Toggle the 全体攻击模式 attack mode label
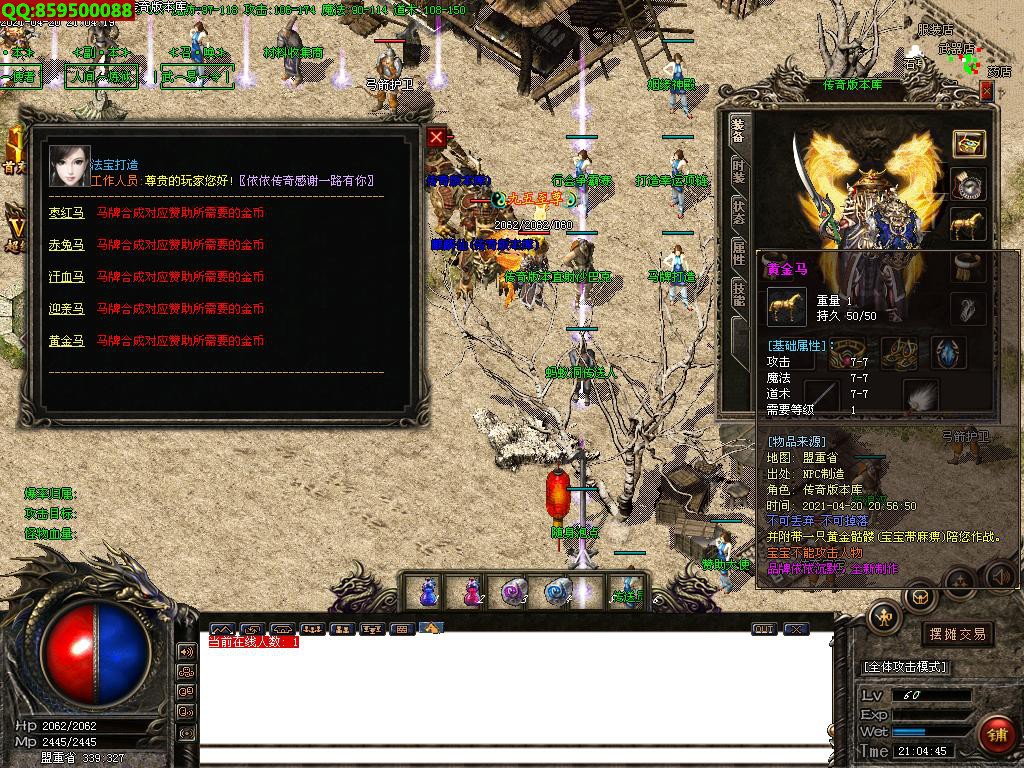 pos(905,666)
